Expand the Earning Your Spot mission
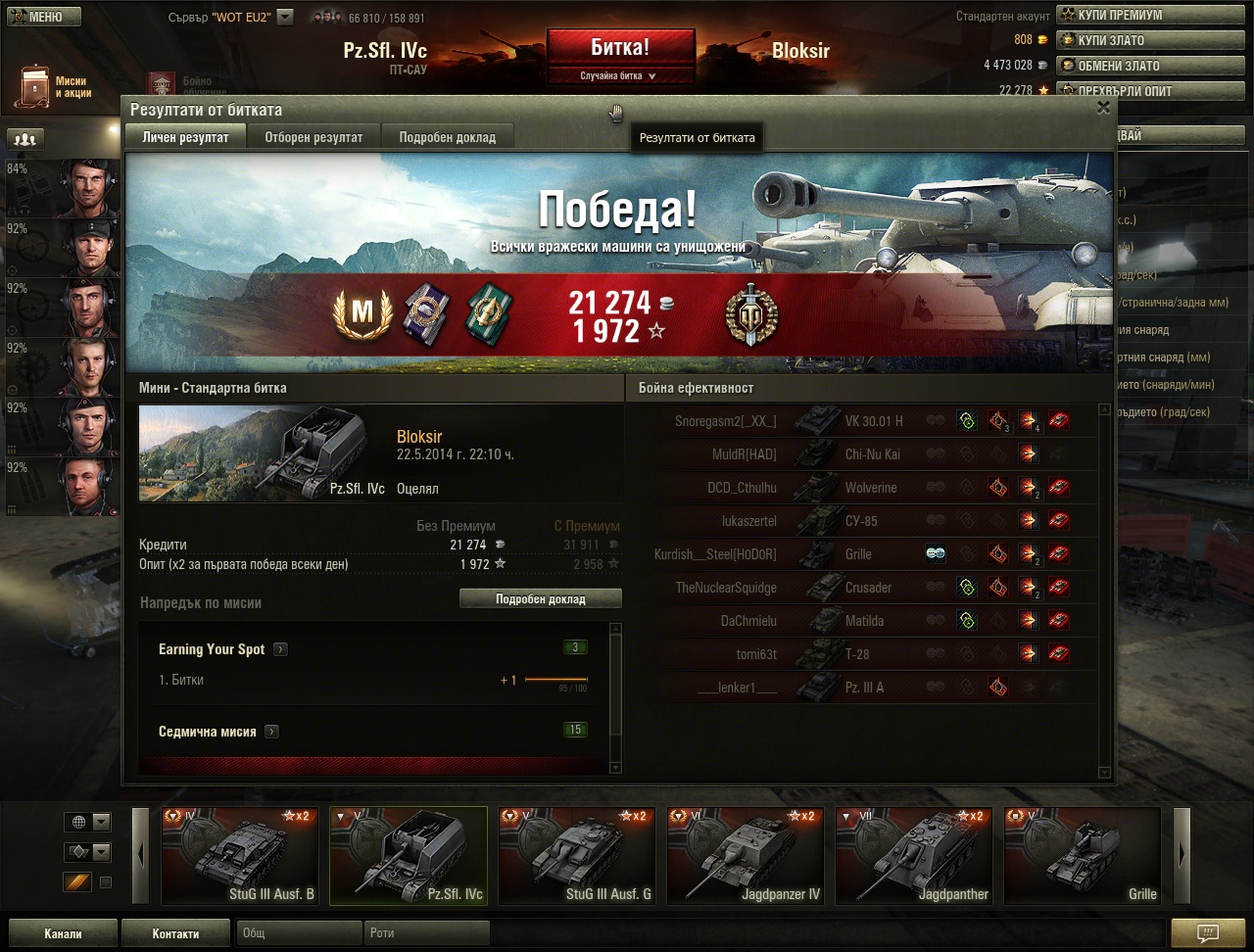Viewport: 1254px width, 952px height. [x=280, y=649]
